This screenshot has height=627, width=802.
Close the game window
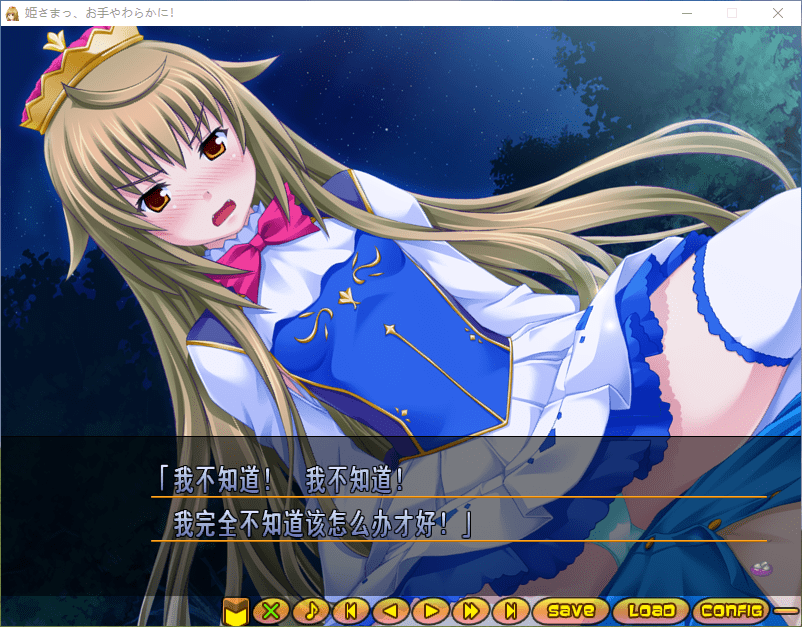point(778,13)
